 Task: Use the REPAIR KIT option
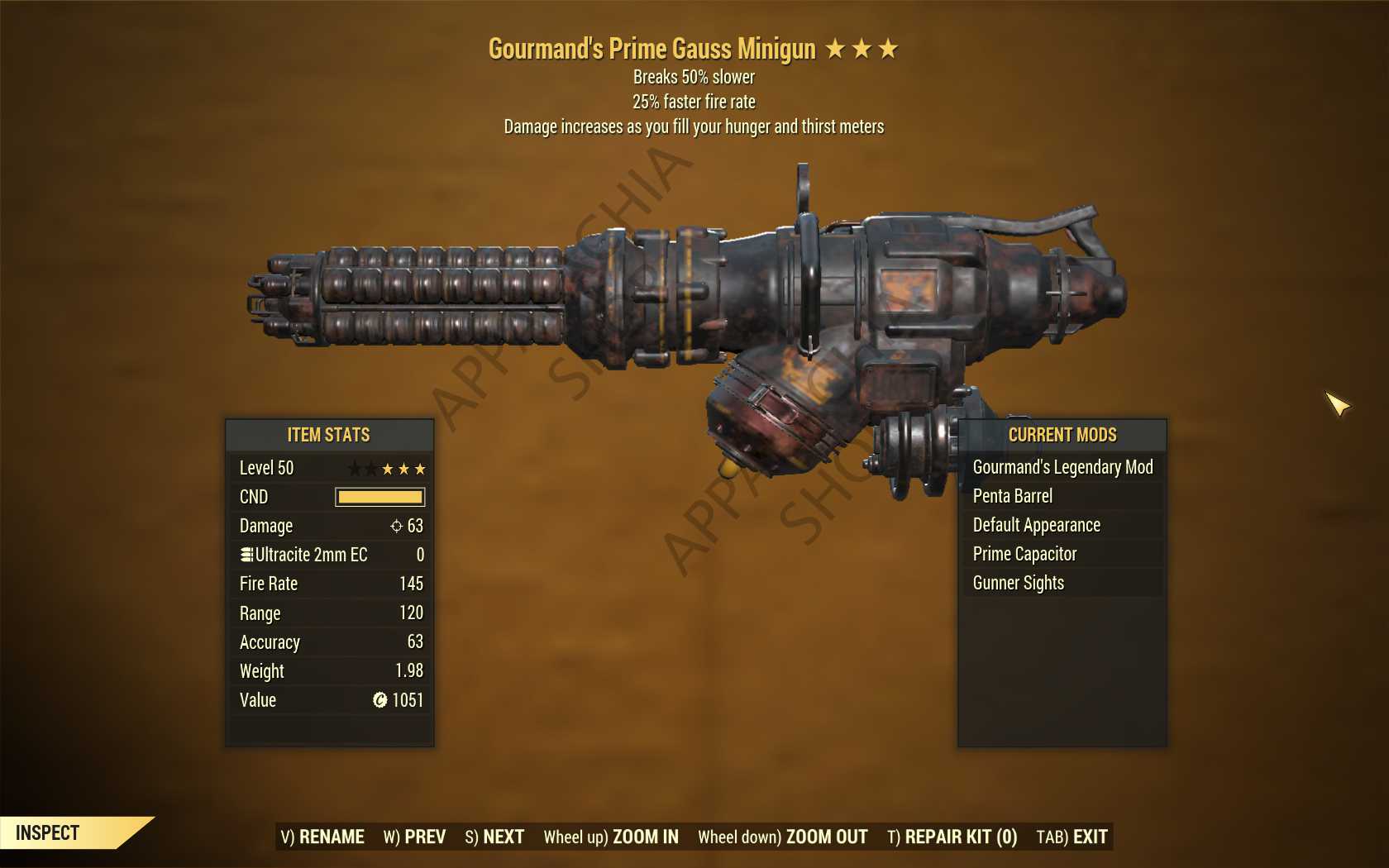pyautogui.click(x=952, y=837)
